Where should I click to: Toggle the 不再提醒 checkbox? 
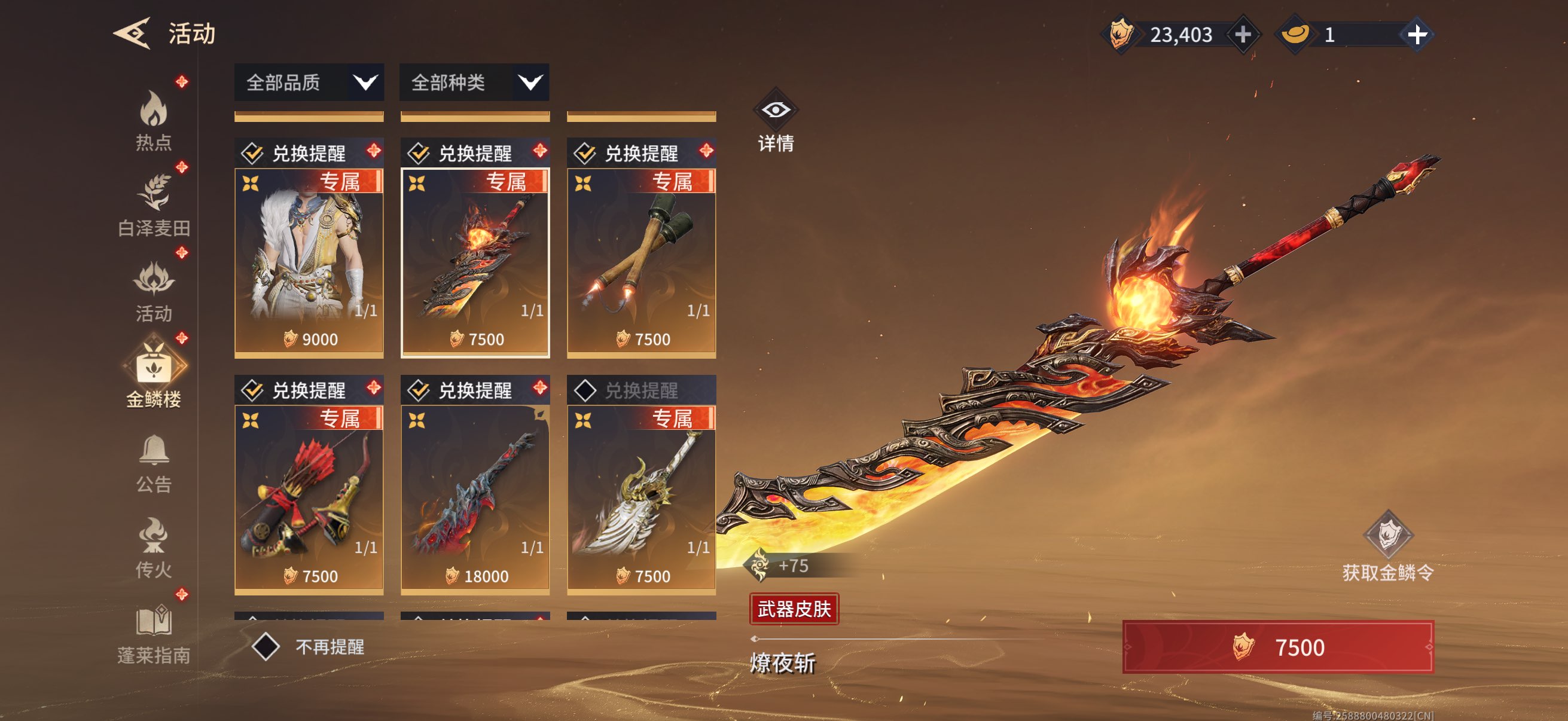pos(266,646)
